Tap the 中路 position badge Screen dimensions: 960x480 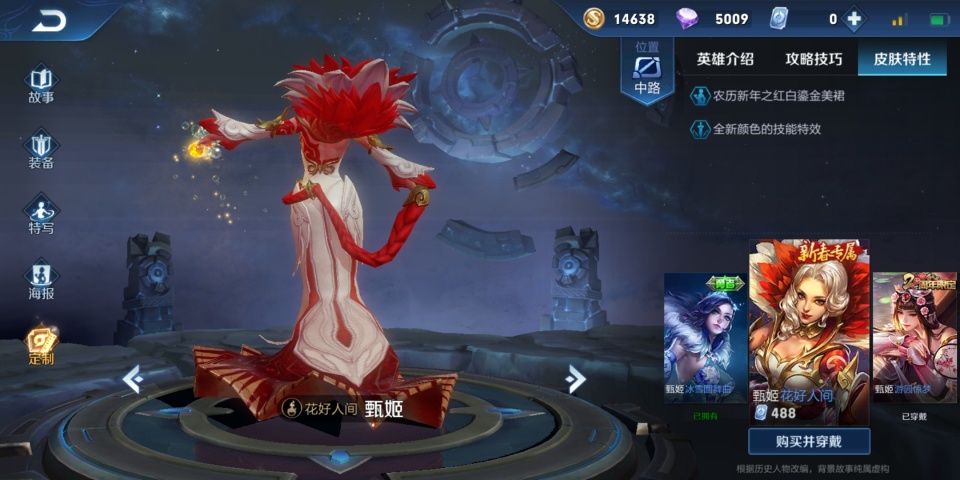tap(647, 70)
